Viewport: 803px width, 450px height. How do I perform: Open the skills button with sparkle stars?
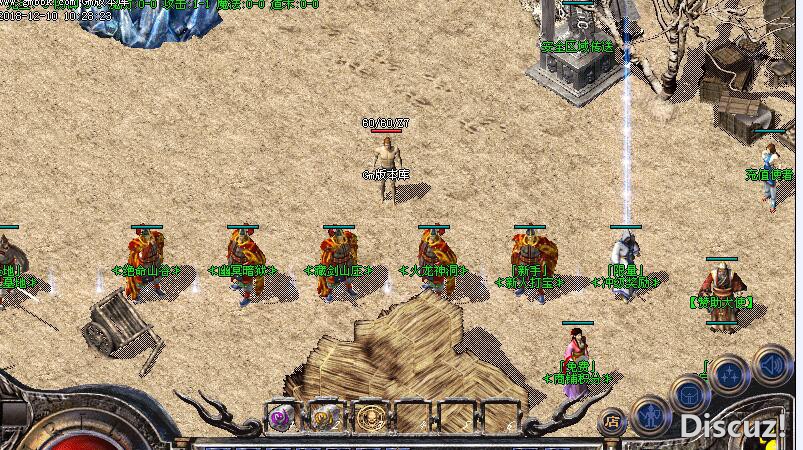(731, 373)
